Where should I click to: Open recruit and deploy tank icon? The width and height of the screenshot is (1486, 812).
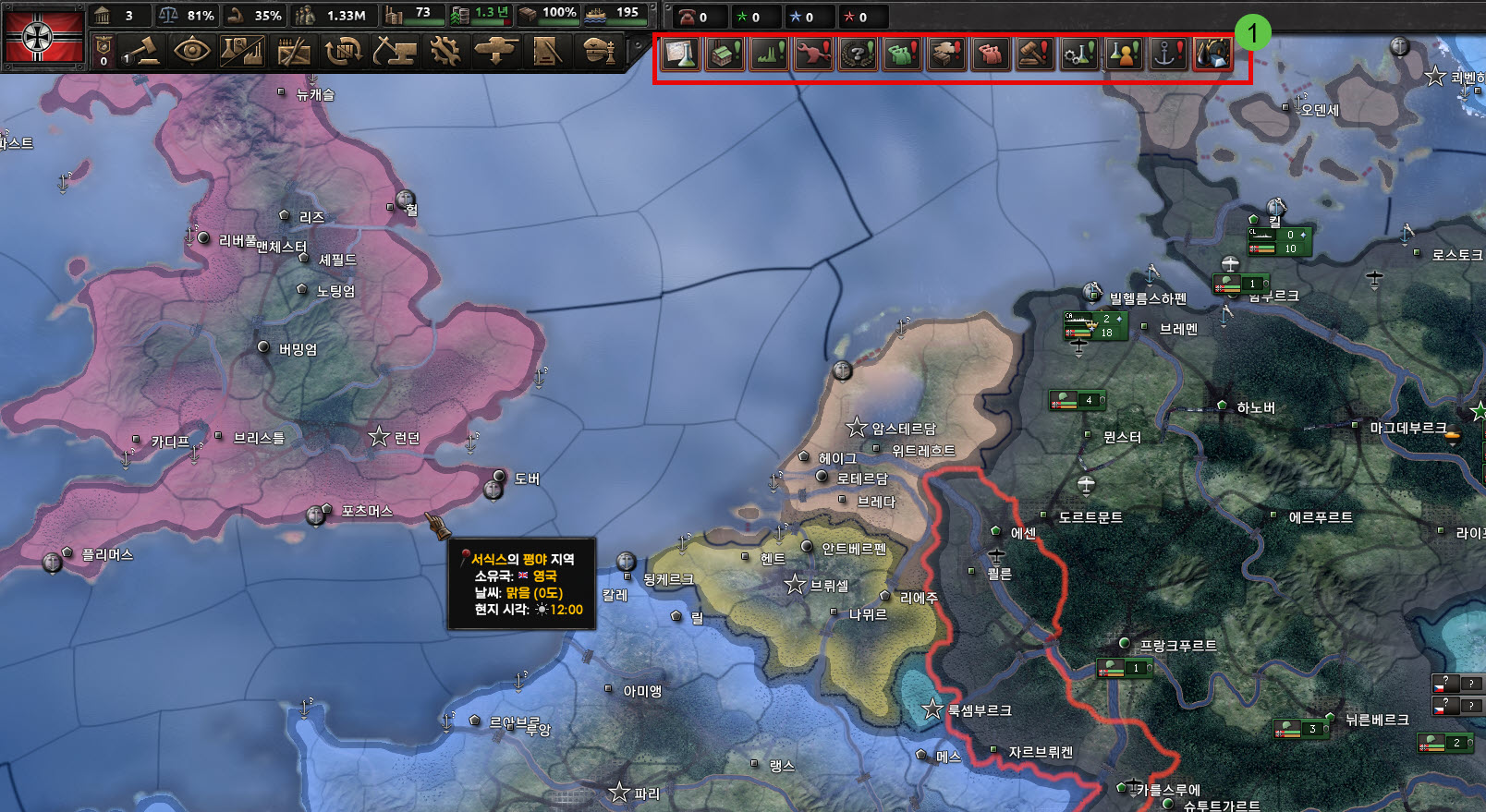click(495, 51)
